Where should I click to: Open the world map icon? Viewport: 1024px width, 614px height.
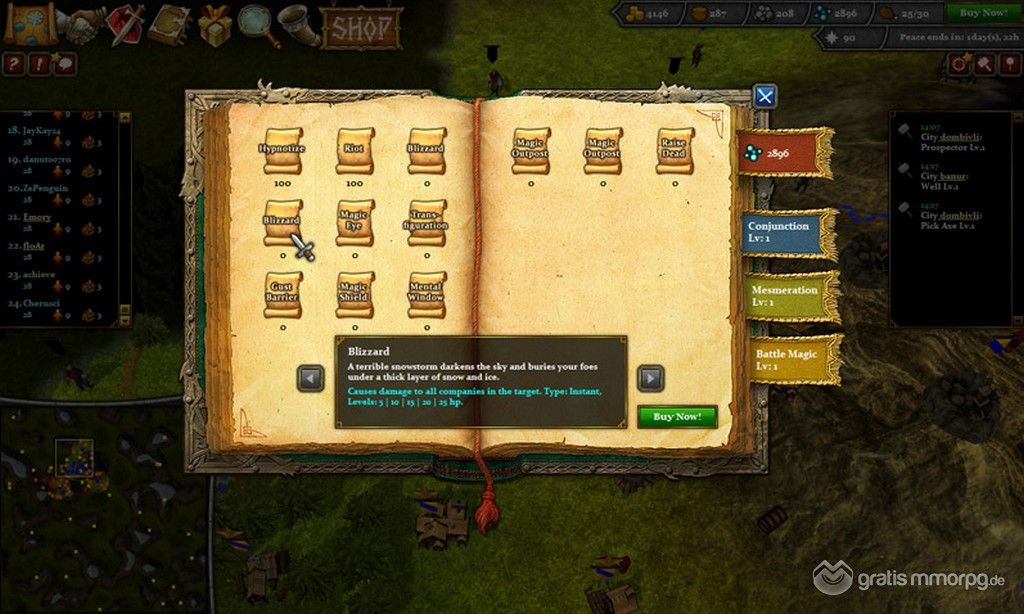pos(29,24)
